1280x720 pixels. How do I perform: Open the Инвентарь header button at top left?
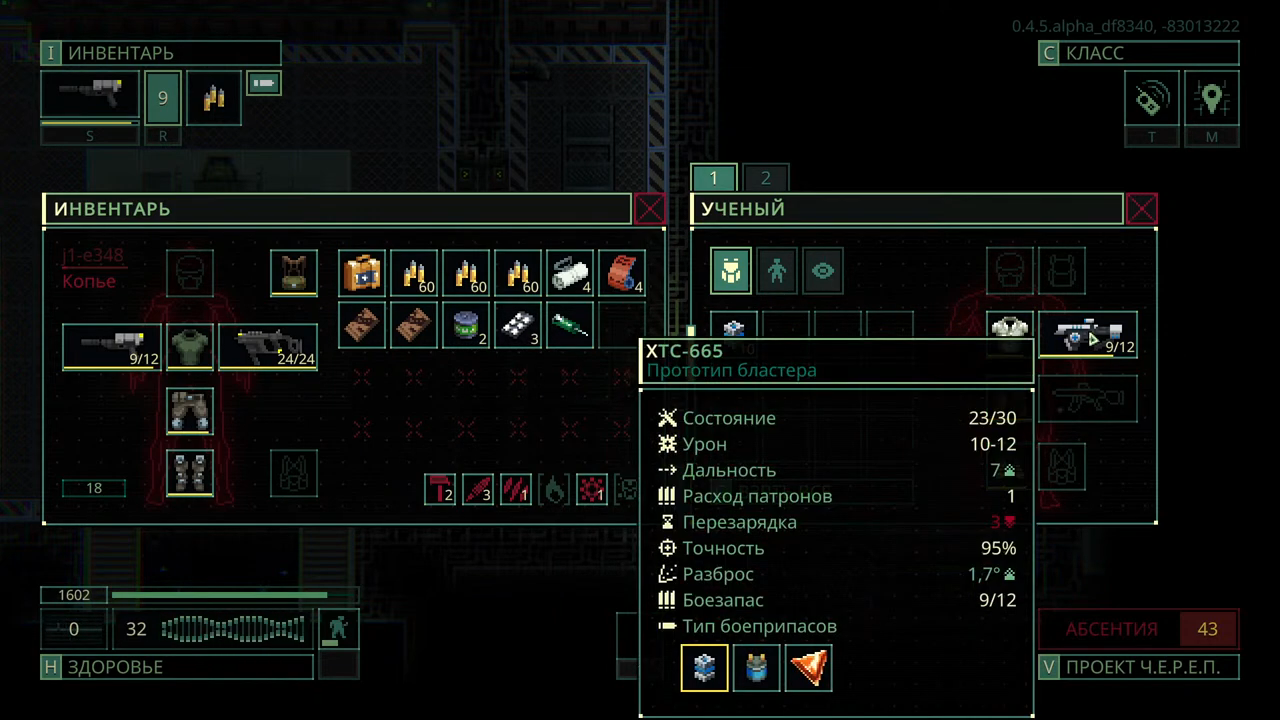(x=160, y=53)
